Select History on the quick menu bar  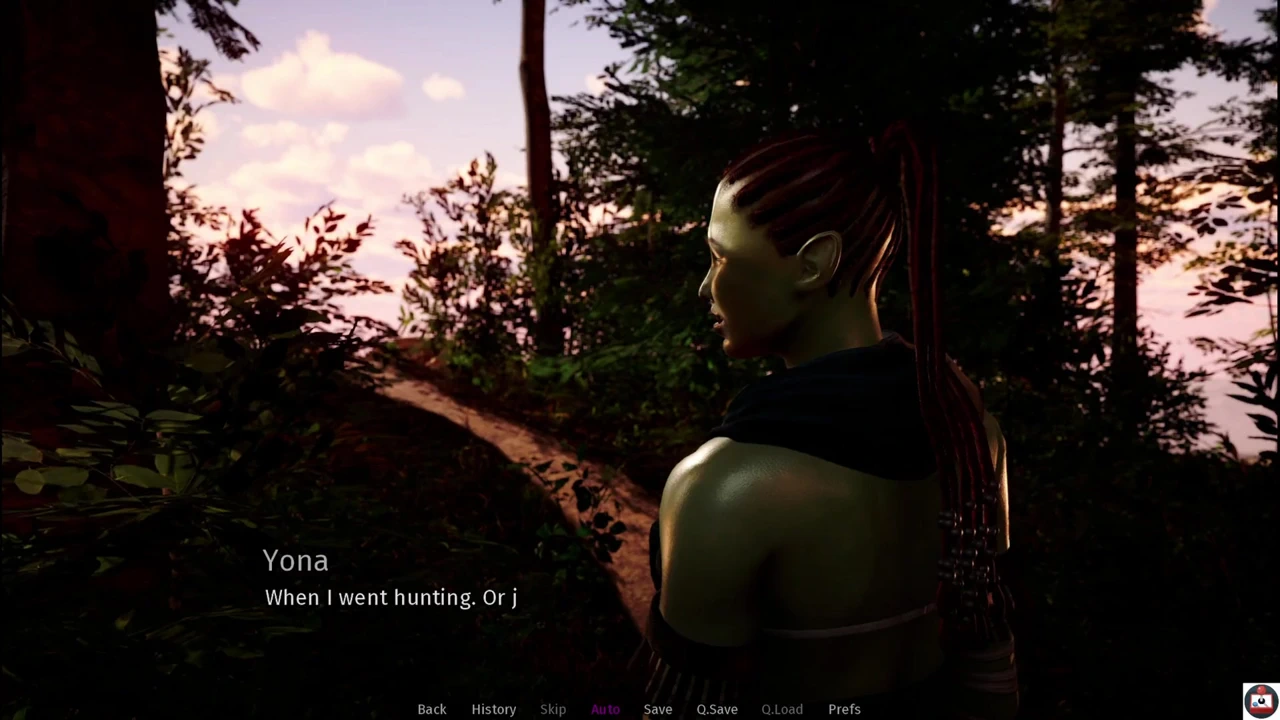tap(493, 709)
